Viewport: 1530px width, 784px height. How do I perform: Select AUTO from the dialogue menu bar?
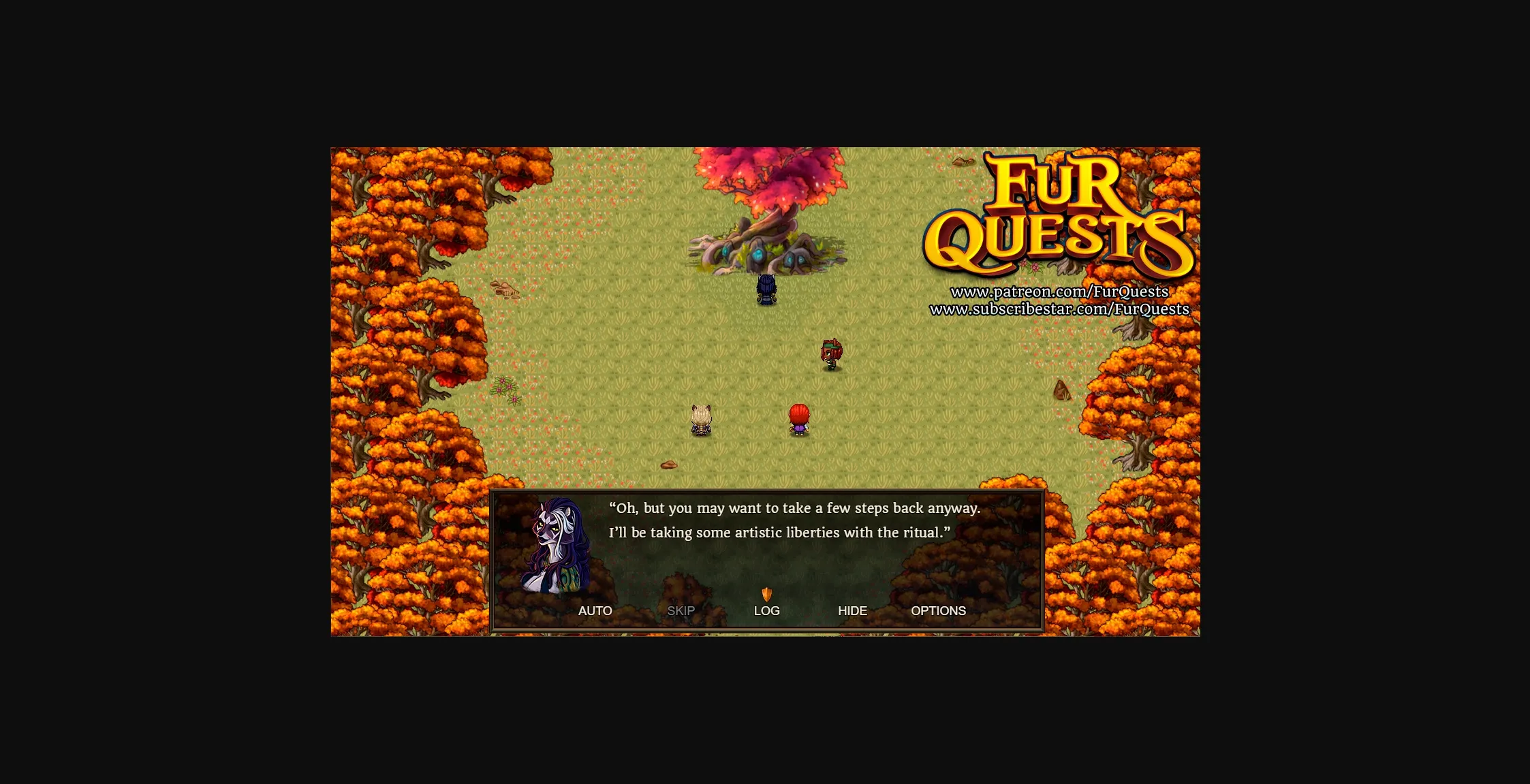coord(595,611)
